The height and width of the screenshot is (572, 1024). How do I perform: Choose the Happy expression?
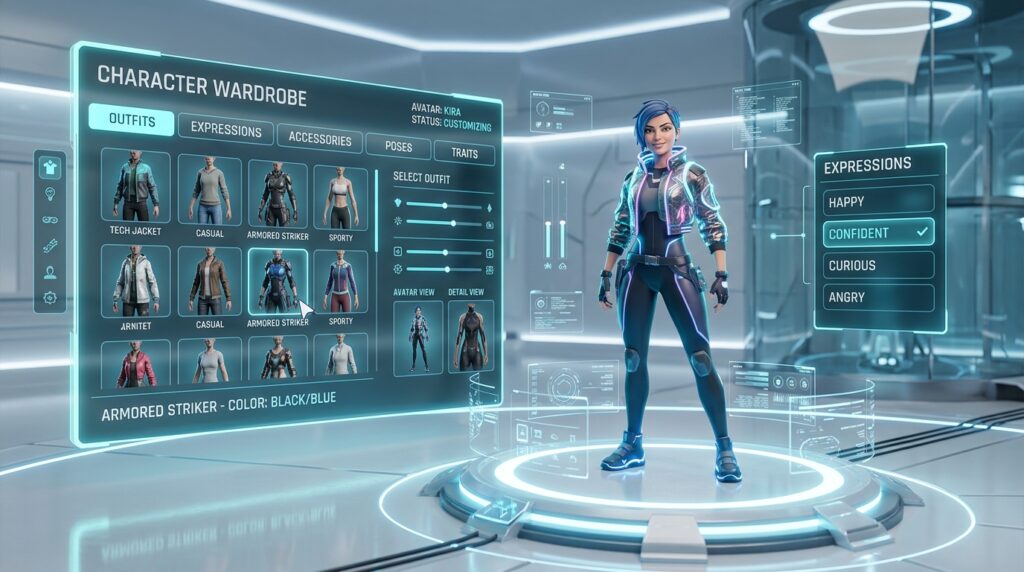(879, 201)
